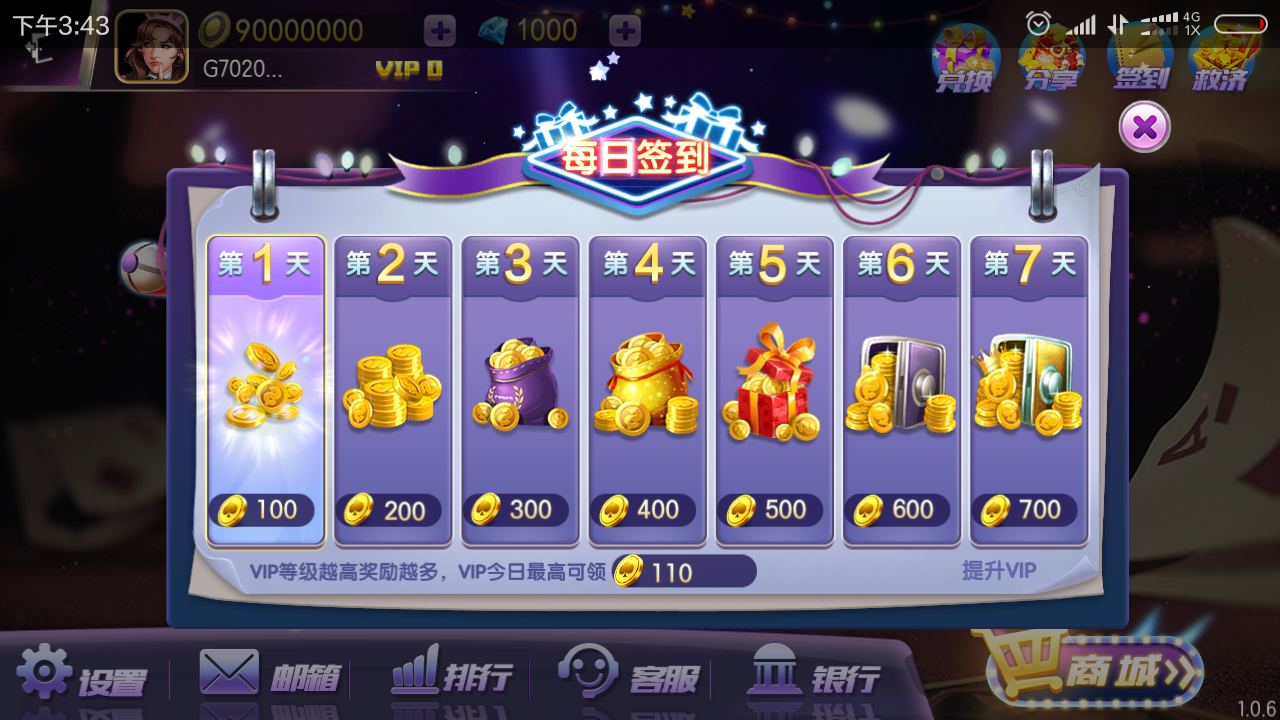
Task: Open the 邮箱 mailbox icon
Action: 265,675
